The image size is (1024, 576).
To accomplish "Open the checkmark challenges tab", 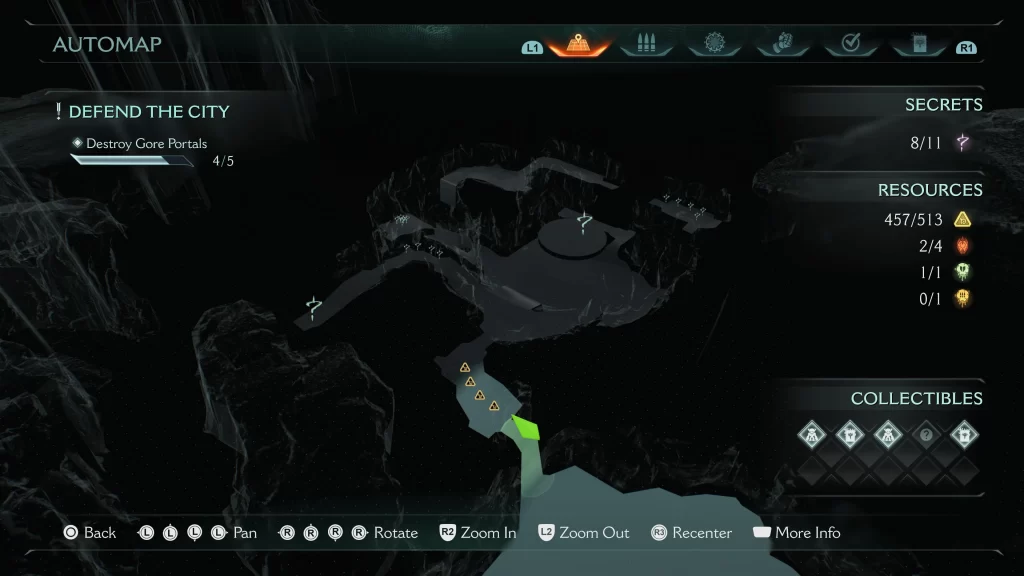I will pyautogui.click(x=850, y=44).
